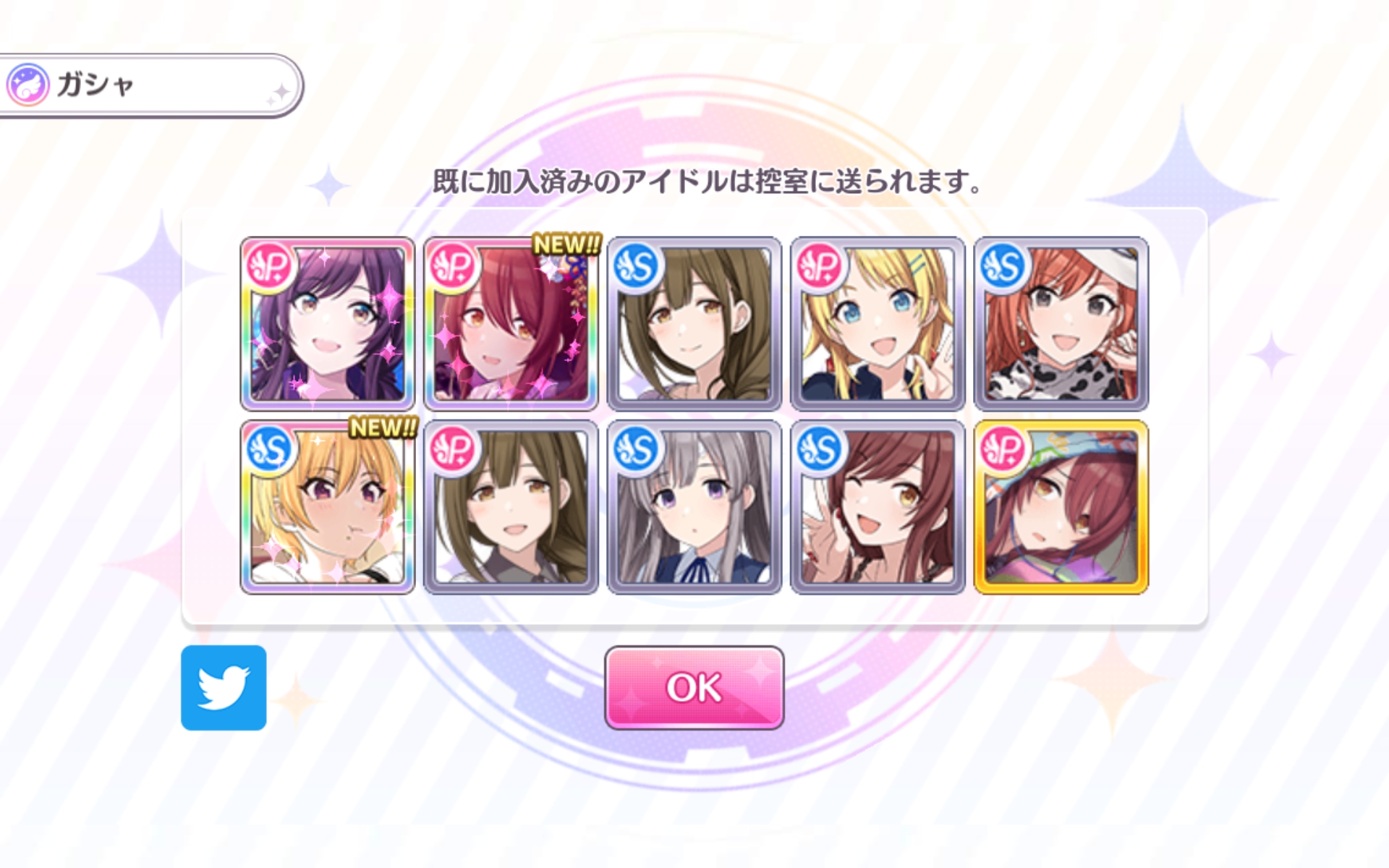The width and height of the screenshot is (1389, 868).
Task: Select the purple-haired idol card
Action: (327, 323)
